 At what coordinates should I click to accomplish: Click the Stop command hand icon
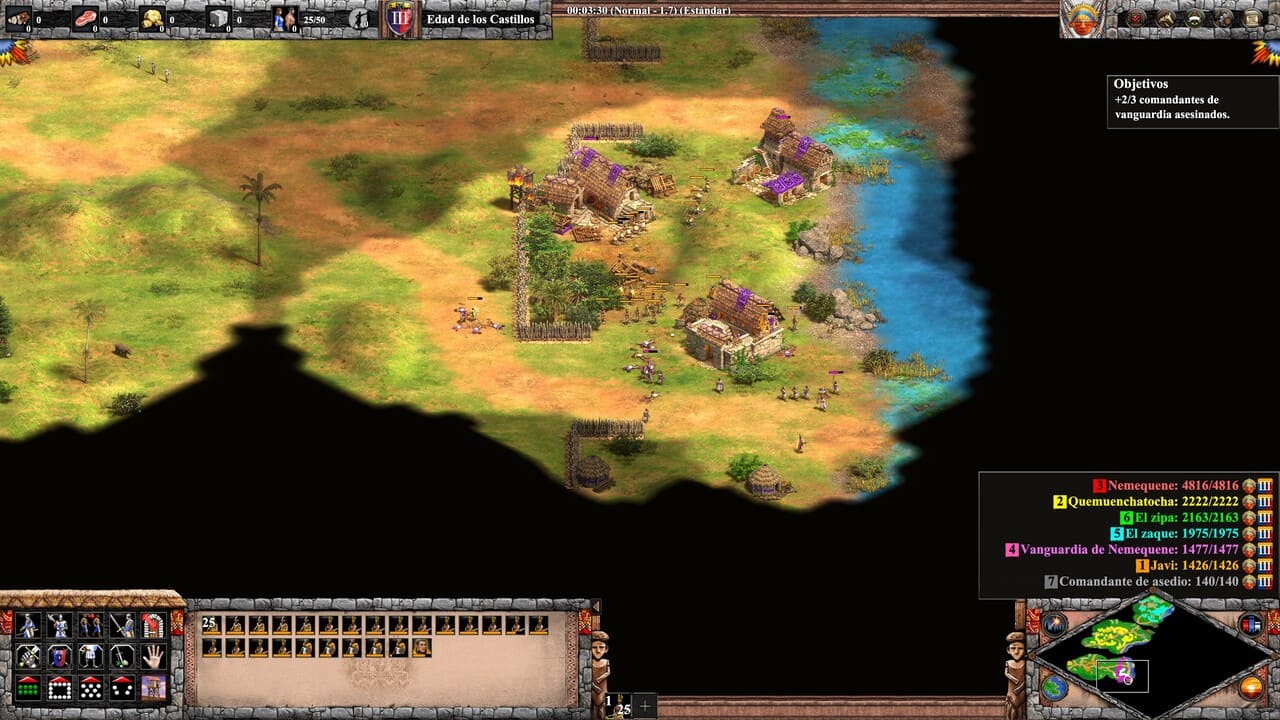(152, 658)
